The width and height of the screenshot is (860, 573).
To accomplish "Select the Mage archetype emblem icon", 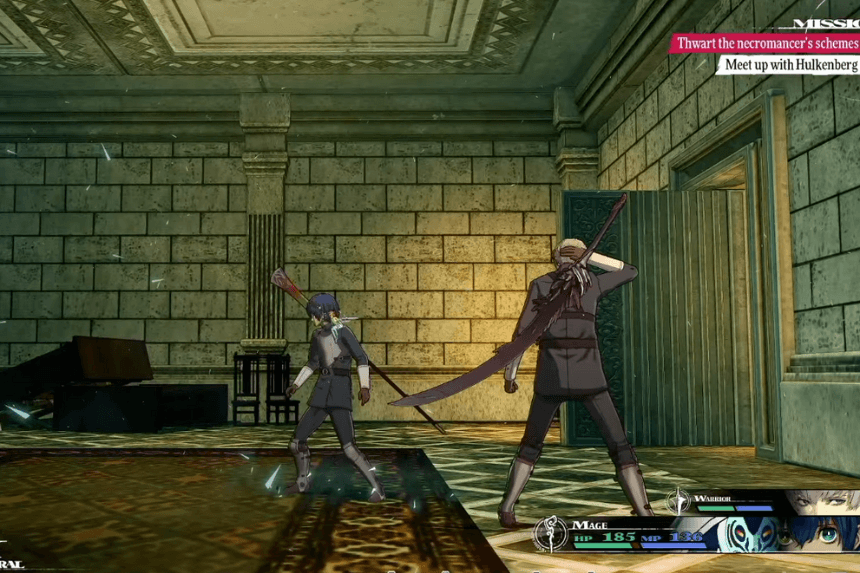I will (550, 533).
